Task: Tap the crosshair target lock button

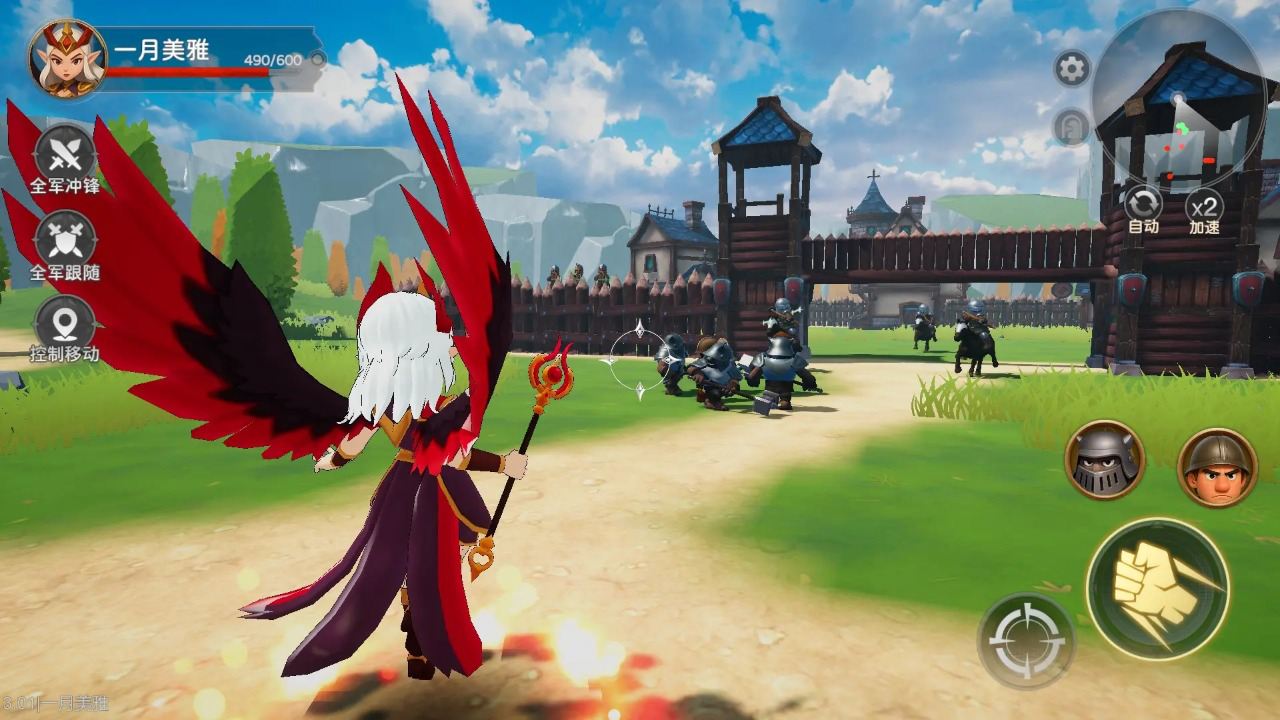Action: tap(1026, 641)
